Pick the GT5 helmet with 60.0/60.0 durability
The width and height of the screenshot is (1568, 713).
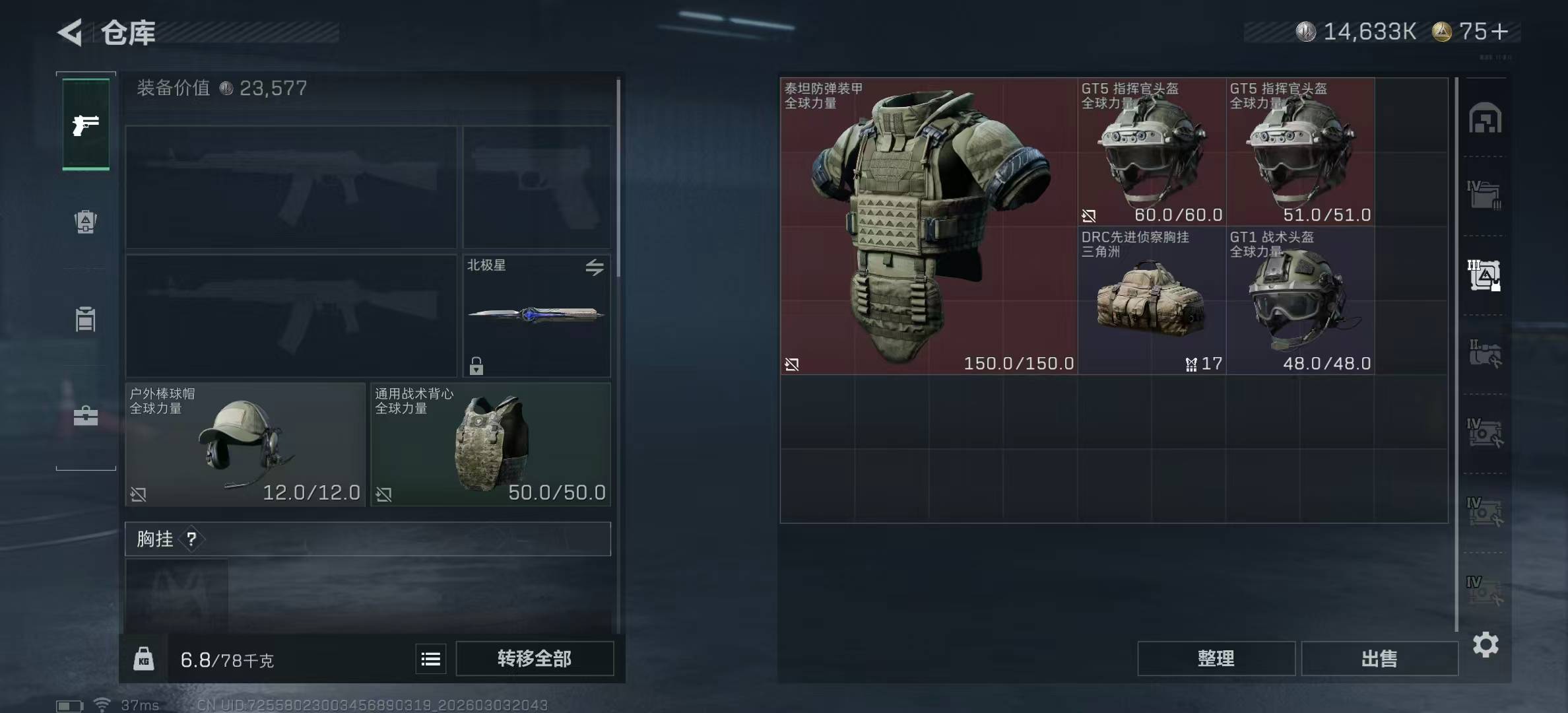coord(1152,153)
